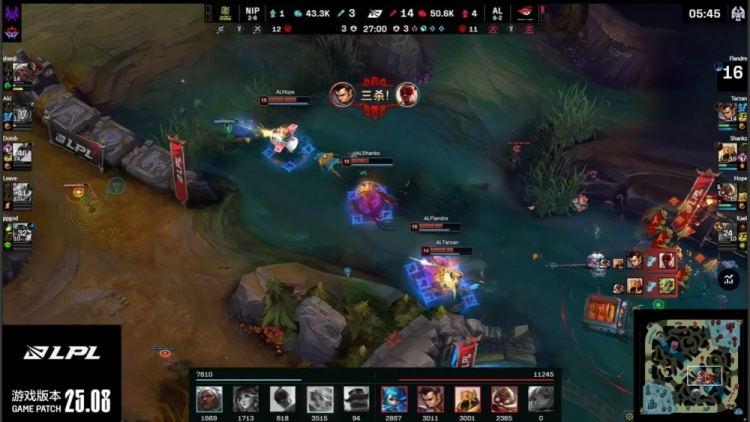
Task: Select the damage panel portrait showing 3515
Action: (319, 397)
